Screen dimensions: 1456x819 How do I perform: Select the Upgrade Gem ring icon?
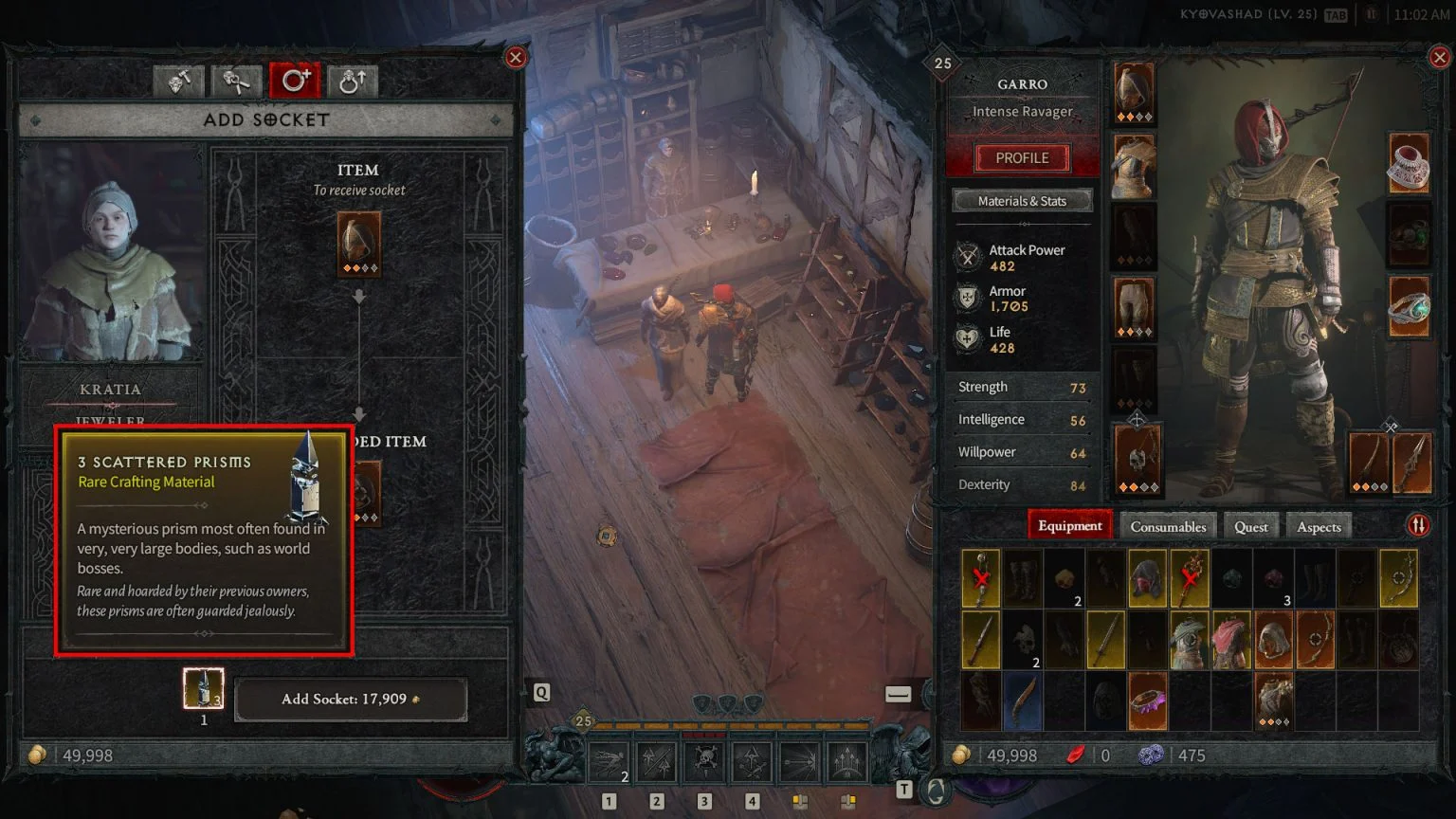tap(353, 82)
